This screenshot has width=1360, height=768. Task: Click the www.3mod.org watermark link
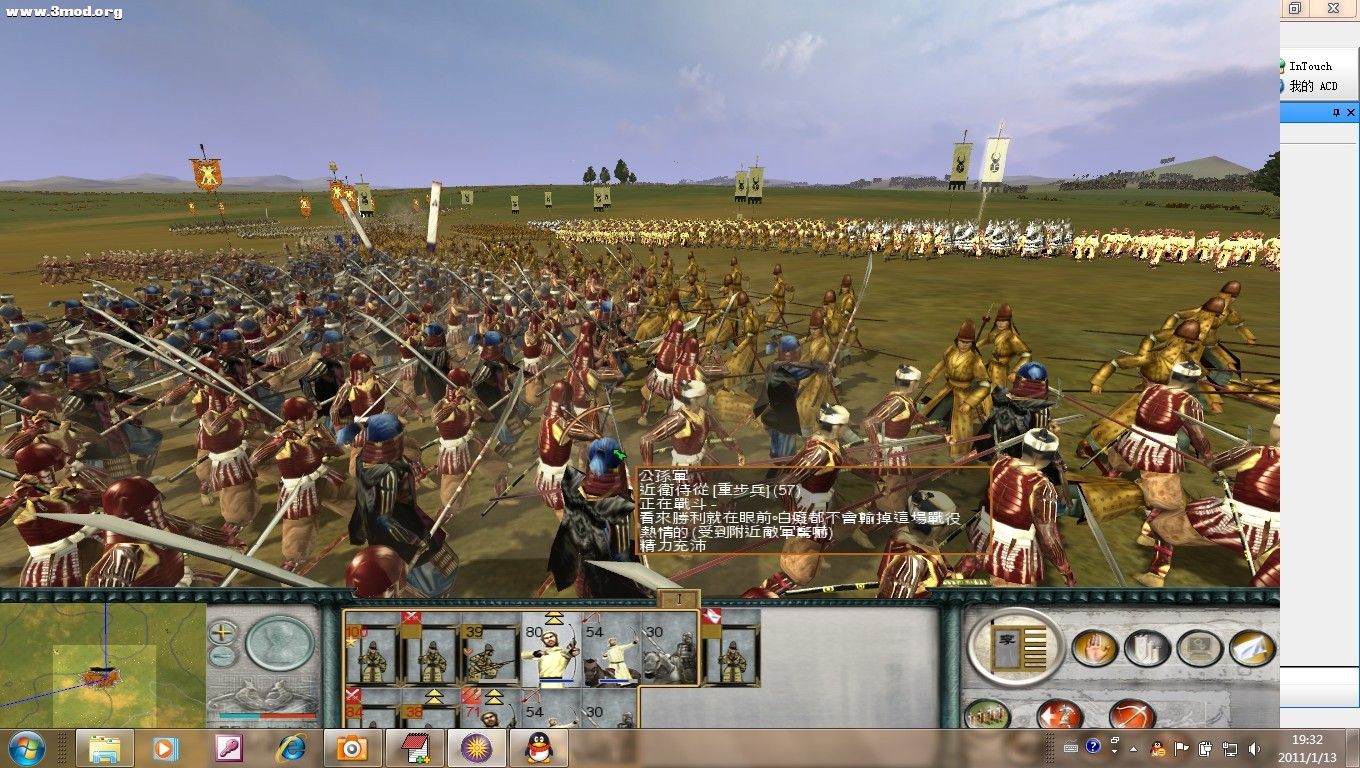pos(63,11)
